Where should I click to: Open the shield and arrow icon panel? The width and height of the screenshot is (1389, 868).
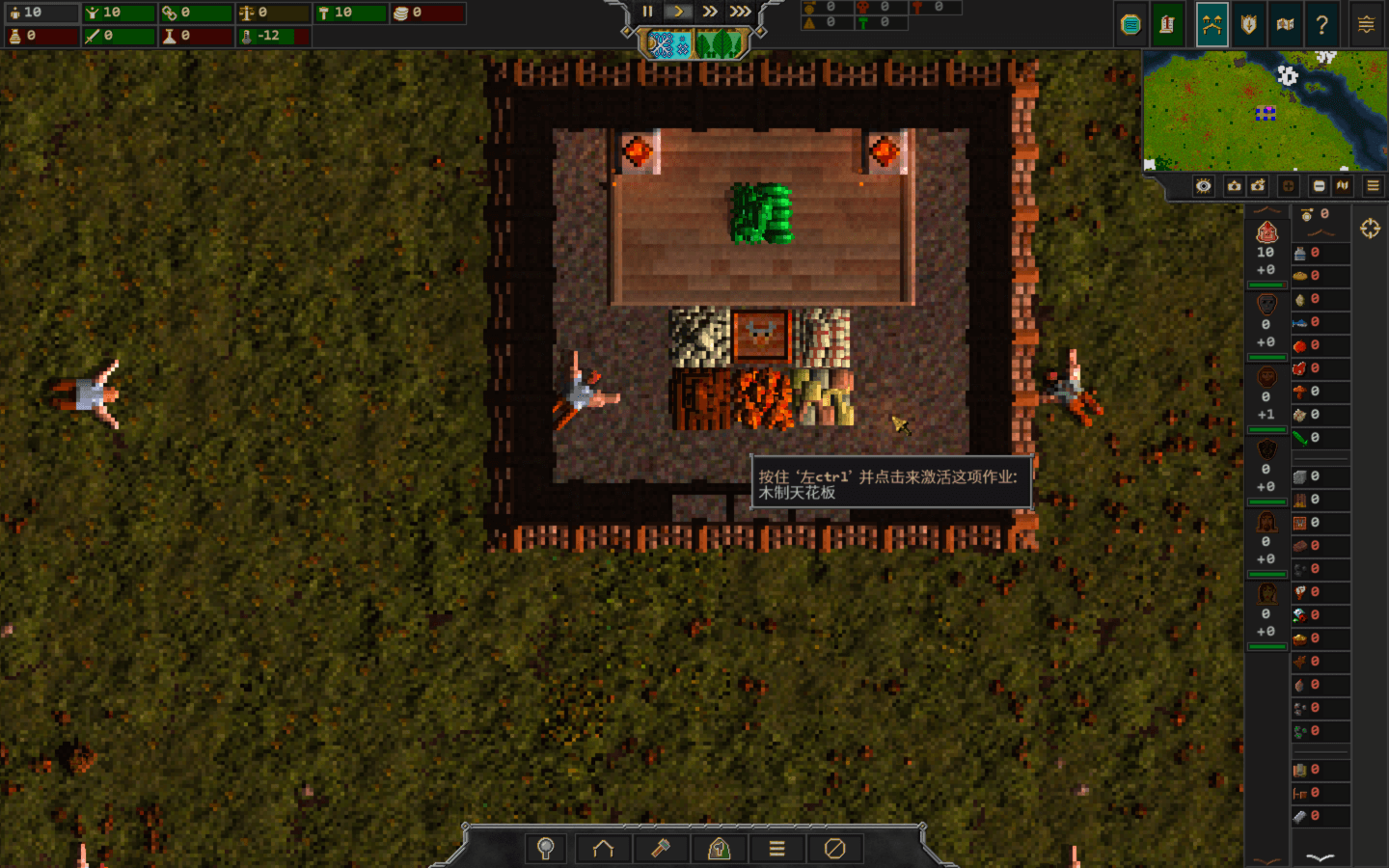click(x=1249, y=25)
